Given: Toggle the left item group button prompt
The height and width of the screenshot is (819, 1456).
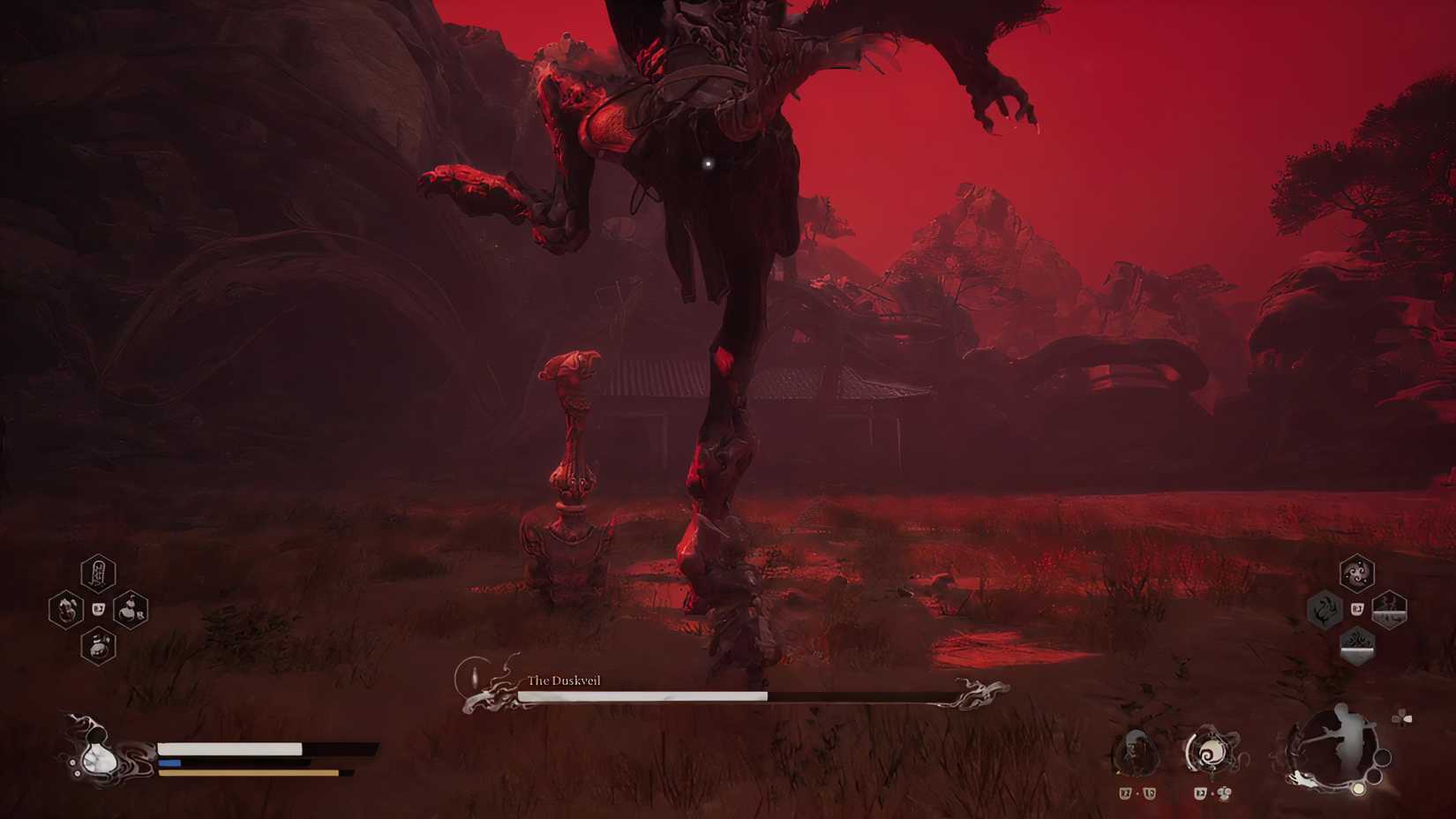Looking at the screenshot, I should (98, 609).
